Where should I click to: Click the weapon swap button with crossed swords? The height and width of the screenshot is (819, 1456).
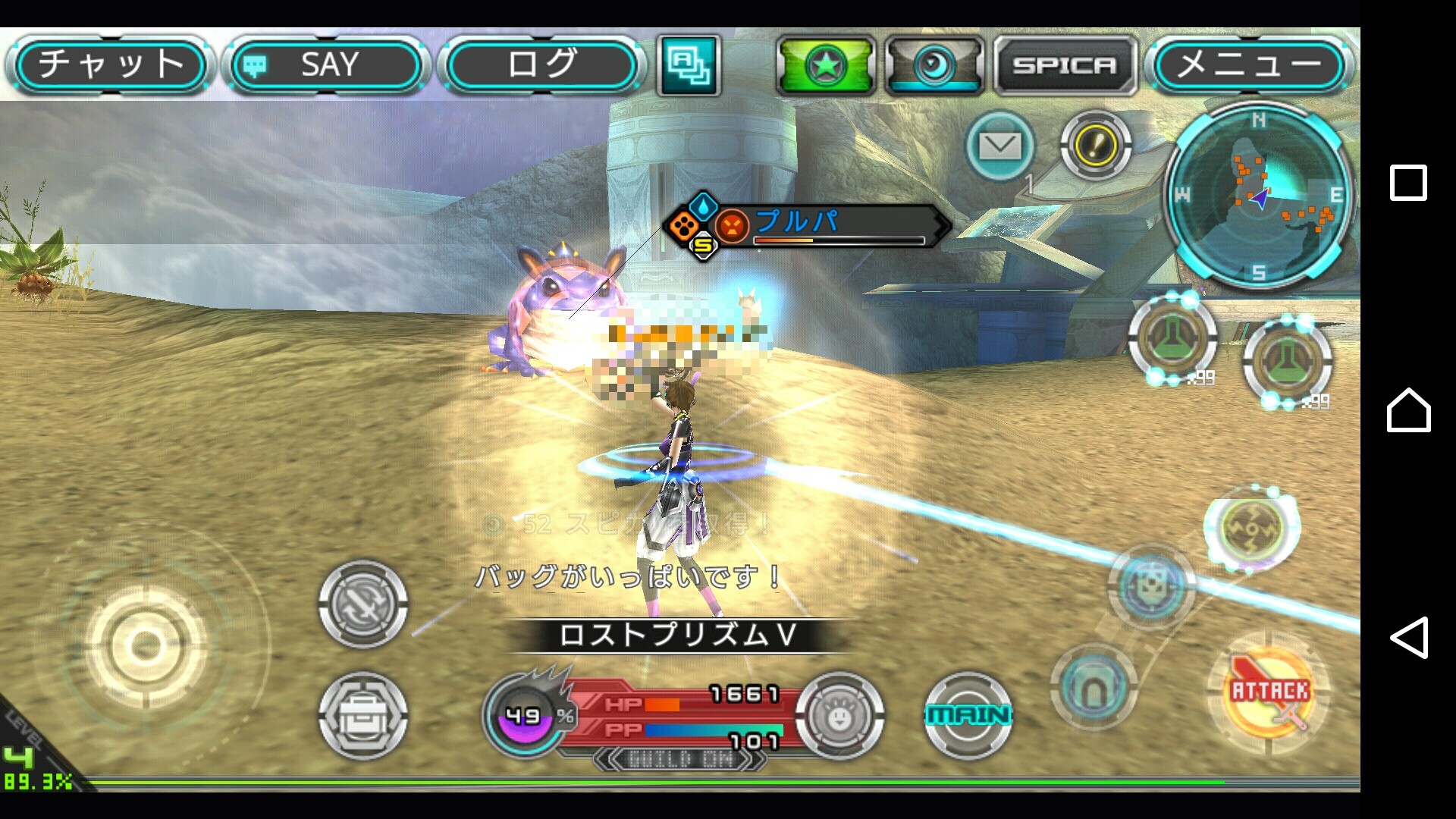coord(363,604)
